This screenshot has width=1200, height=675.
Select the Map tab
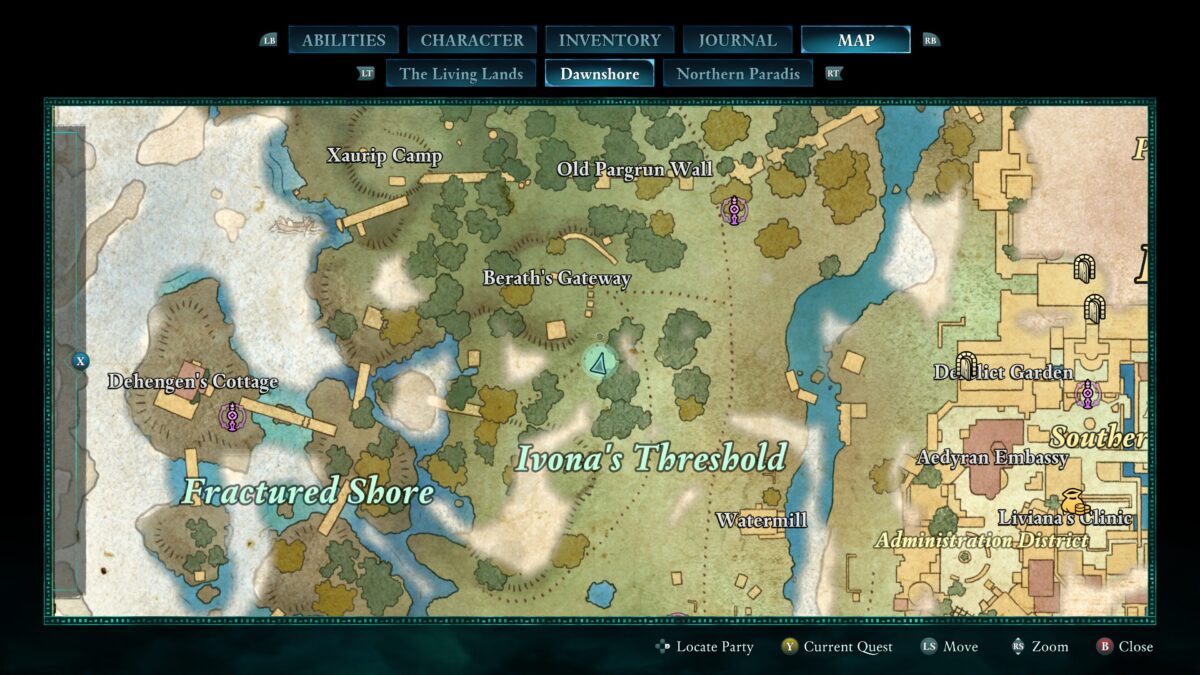pyautogui.click(x=855, y=40)
